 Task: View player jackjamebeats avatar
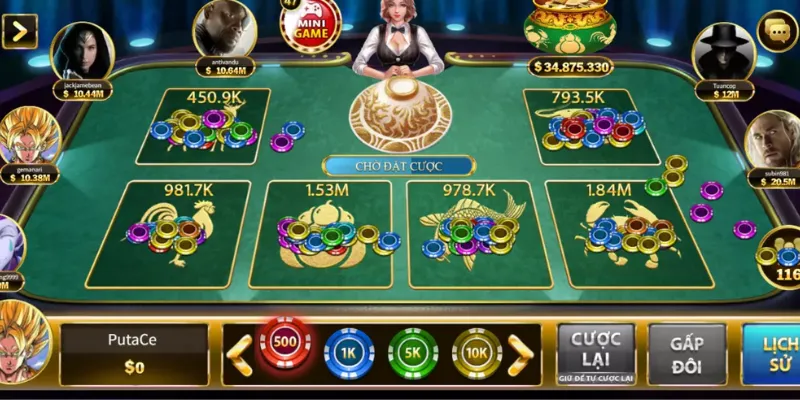(82, 53)
